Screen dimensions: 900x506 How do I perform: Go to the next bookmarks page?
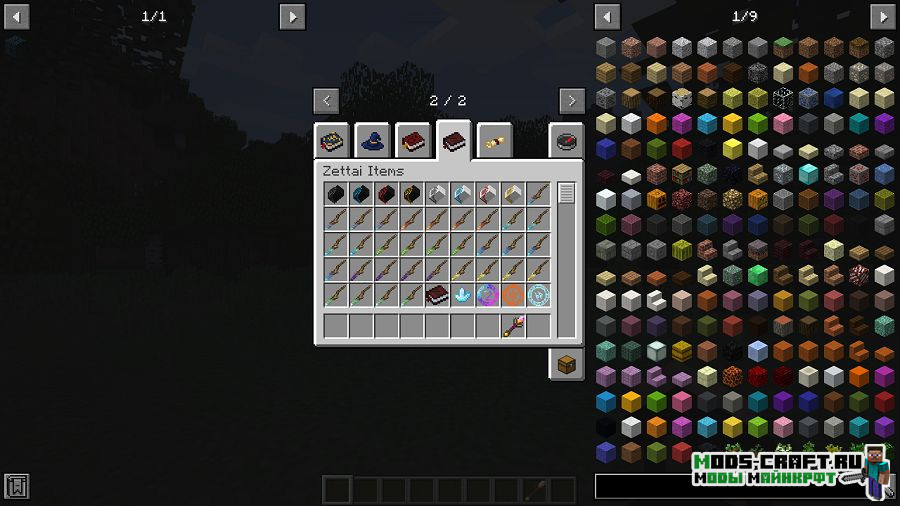(292, 16)
